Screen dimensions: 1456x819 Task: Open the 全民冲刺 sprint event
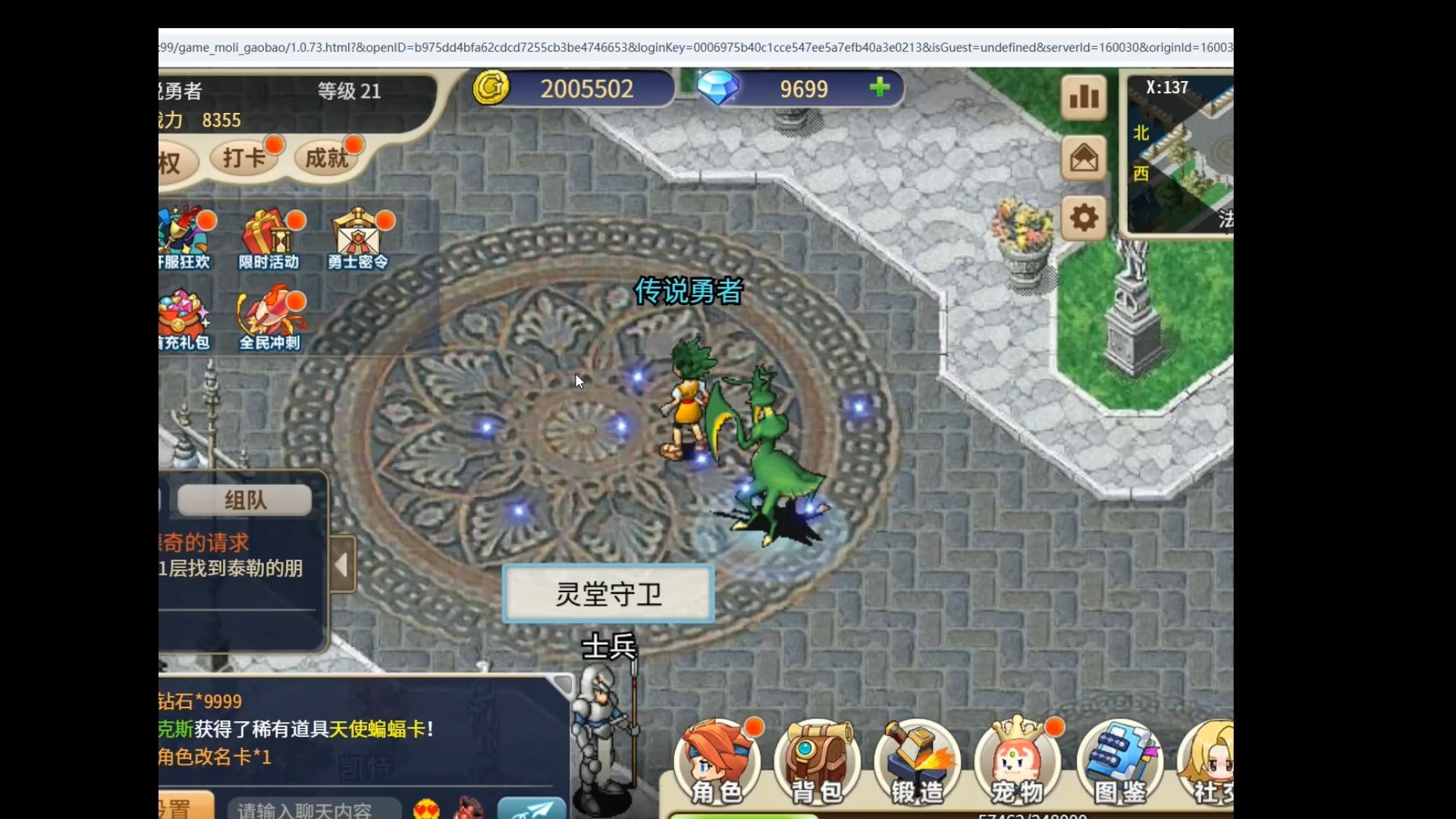(271, 318)
